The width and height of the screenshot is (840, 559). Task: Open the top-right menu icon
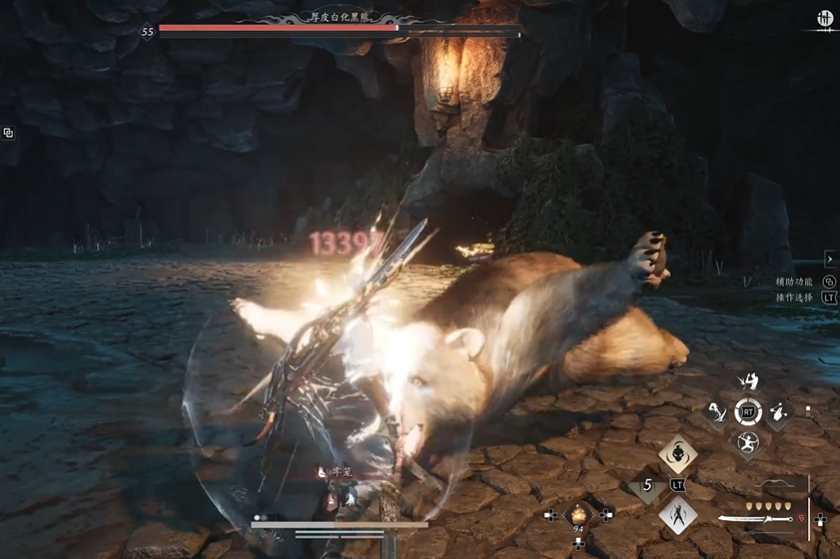[x=825, y=19]
